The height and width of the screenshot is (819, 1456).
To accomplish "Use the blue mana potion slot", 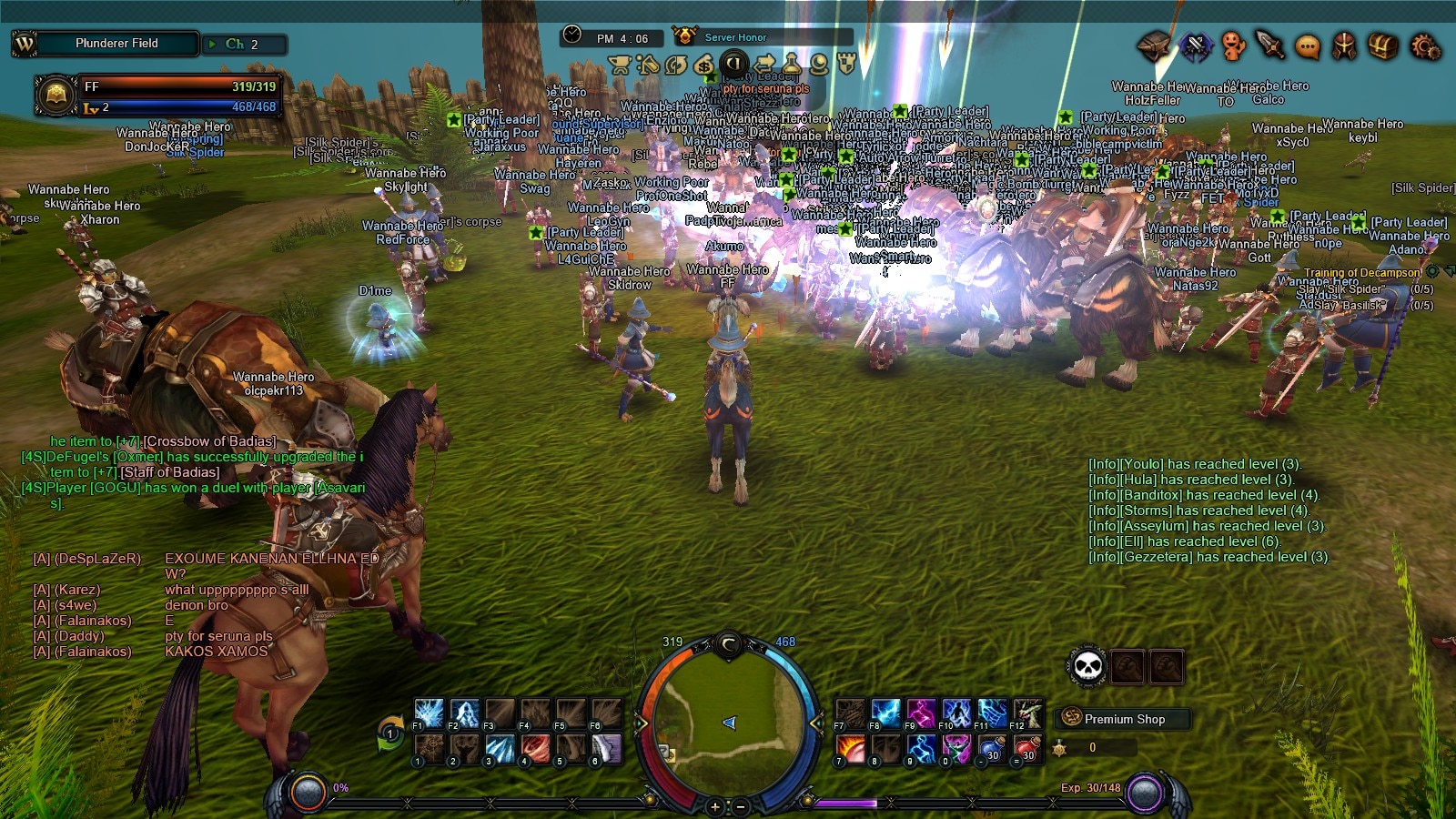I will [992, 748].
